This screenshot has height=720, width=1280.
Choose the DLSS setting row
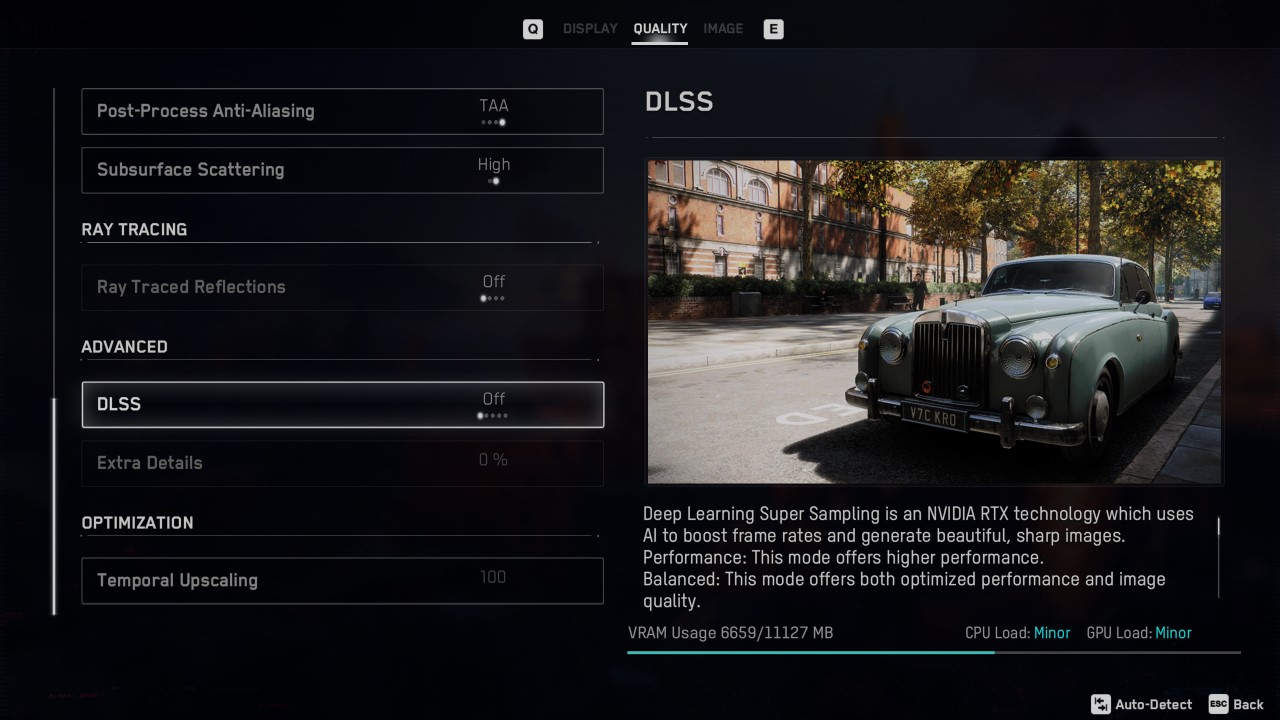click(x=342, y=404)
